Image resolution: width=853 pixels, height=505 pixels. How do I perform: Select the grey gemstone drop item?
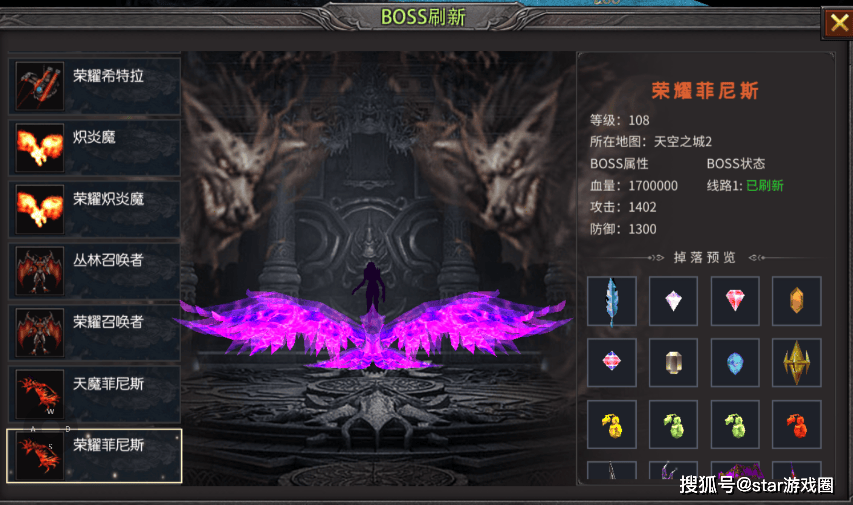tap(673, 363)
